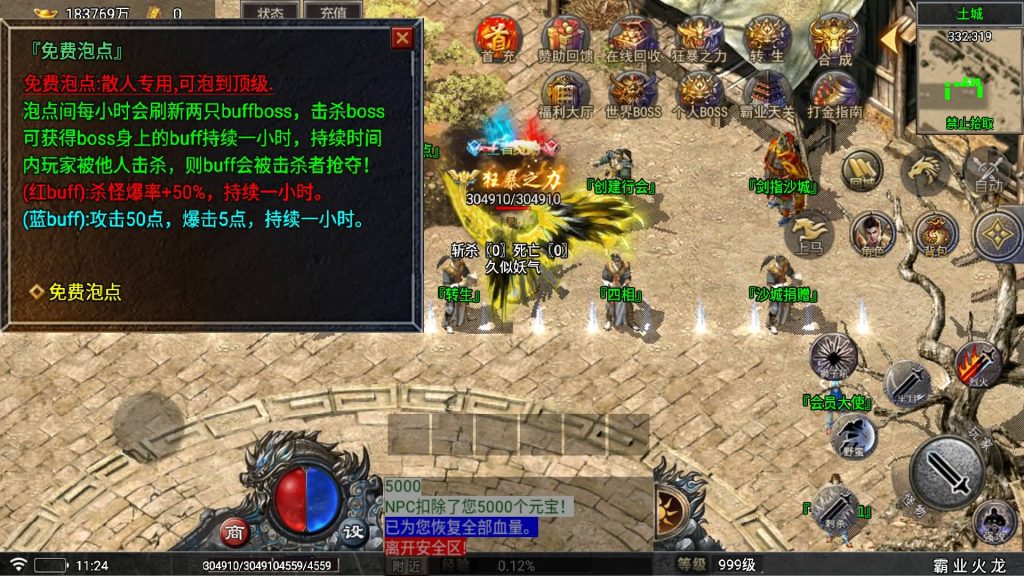Close the 免费泡点 dialog window
This screenshot has height=576, width=1024.
pyautogui.click(x=402, y=39)
